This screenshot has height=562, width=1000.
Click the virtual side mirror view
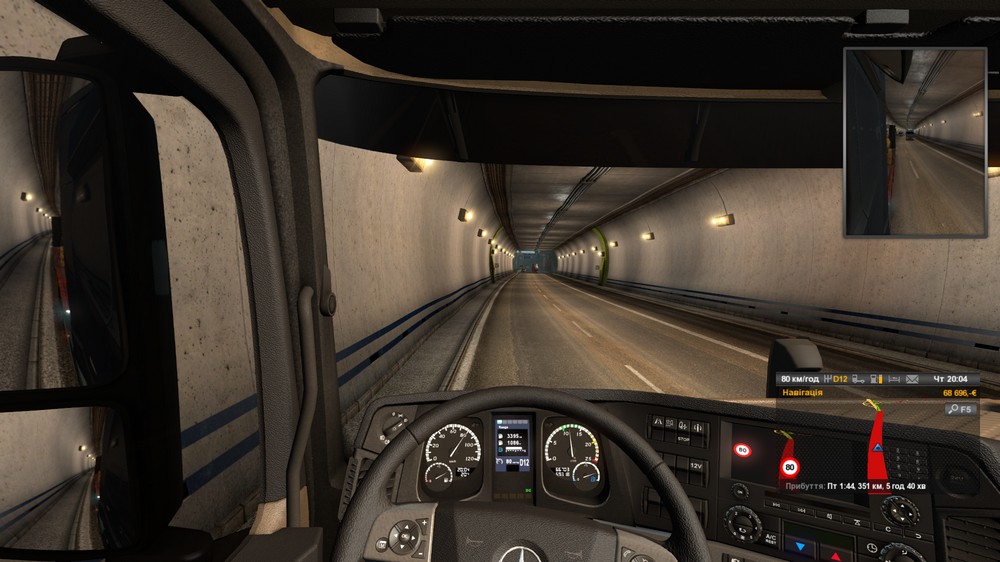[x=915, y=142]
